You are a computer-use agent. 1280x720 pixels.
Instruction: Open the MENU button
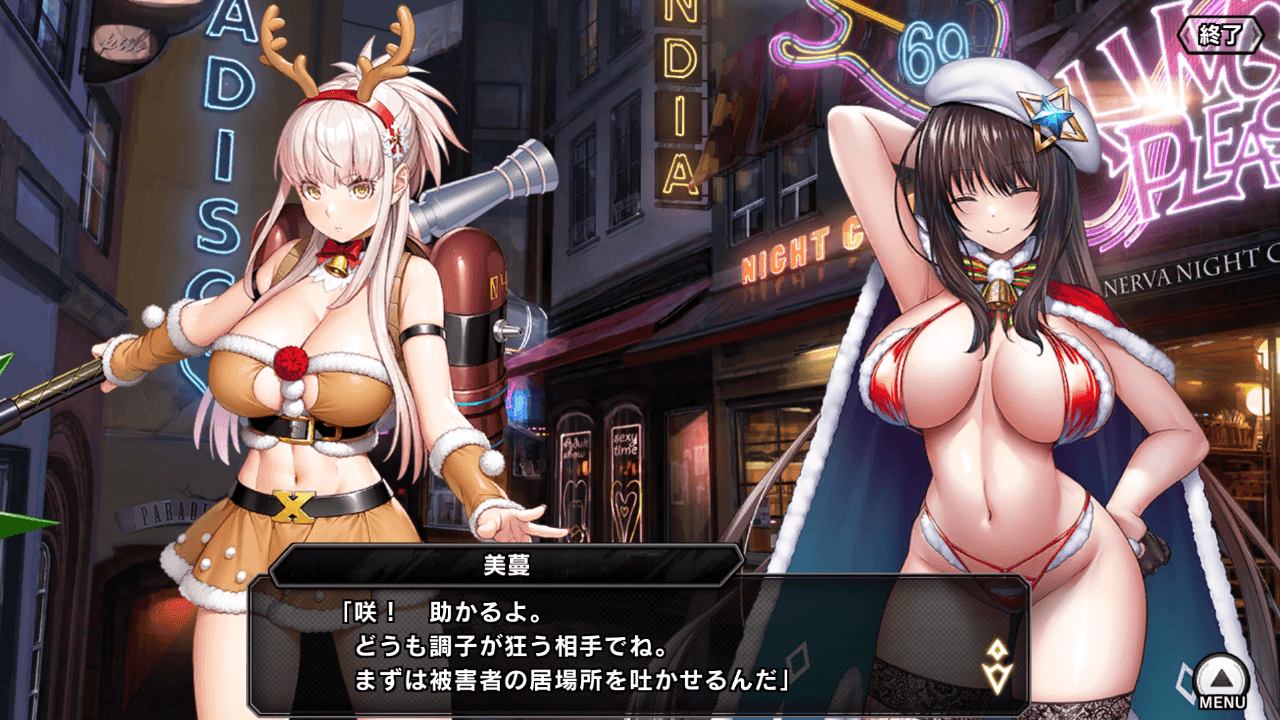pyautogui.click(x=1222, y=681)
